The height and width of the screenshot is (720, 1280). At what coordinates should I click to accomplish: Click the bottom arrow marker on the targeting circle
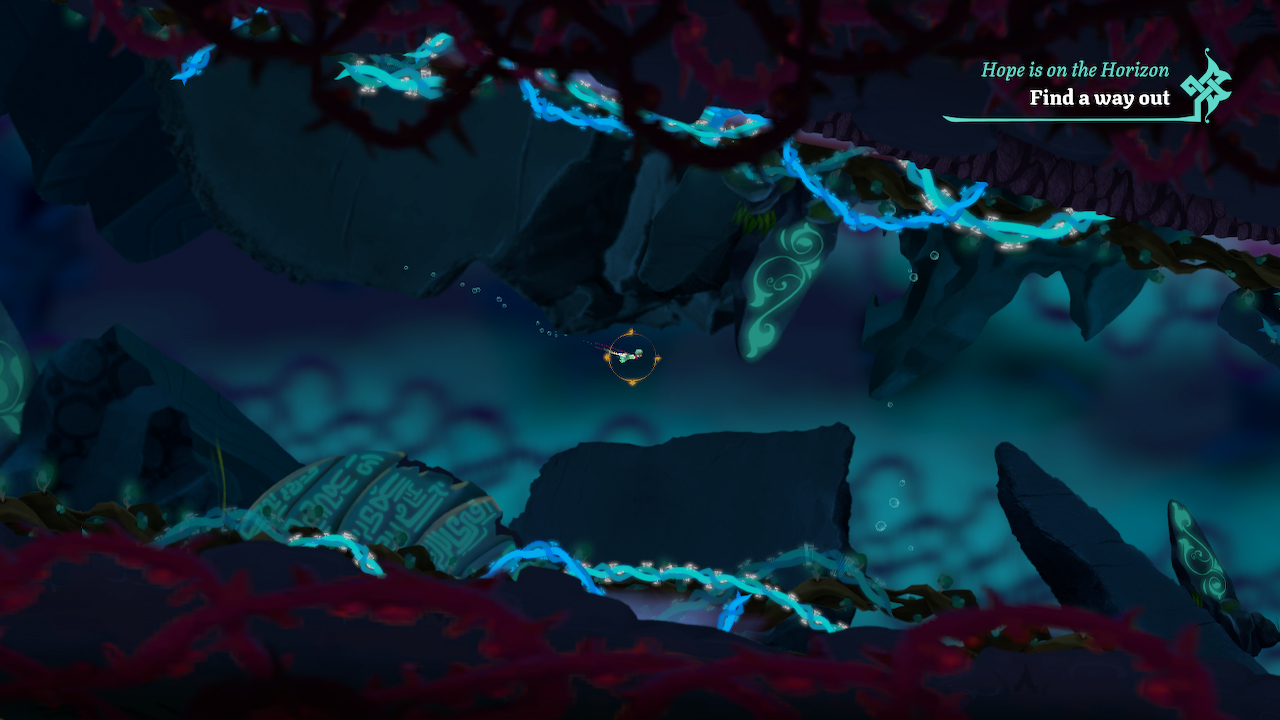[631, 382]
